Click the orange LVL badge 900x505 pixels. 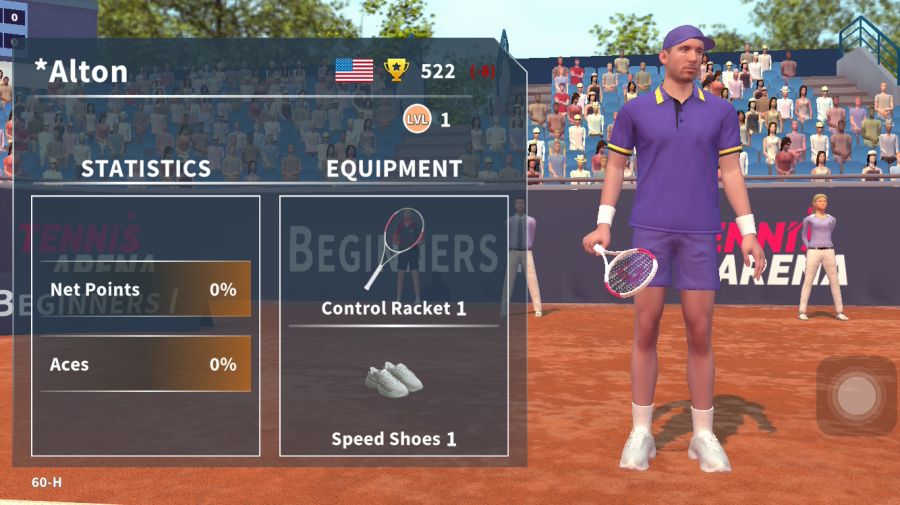click(x=417, y=120)
